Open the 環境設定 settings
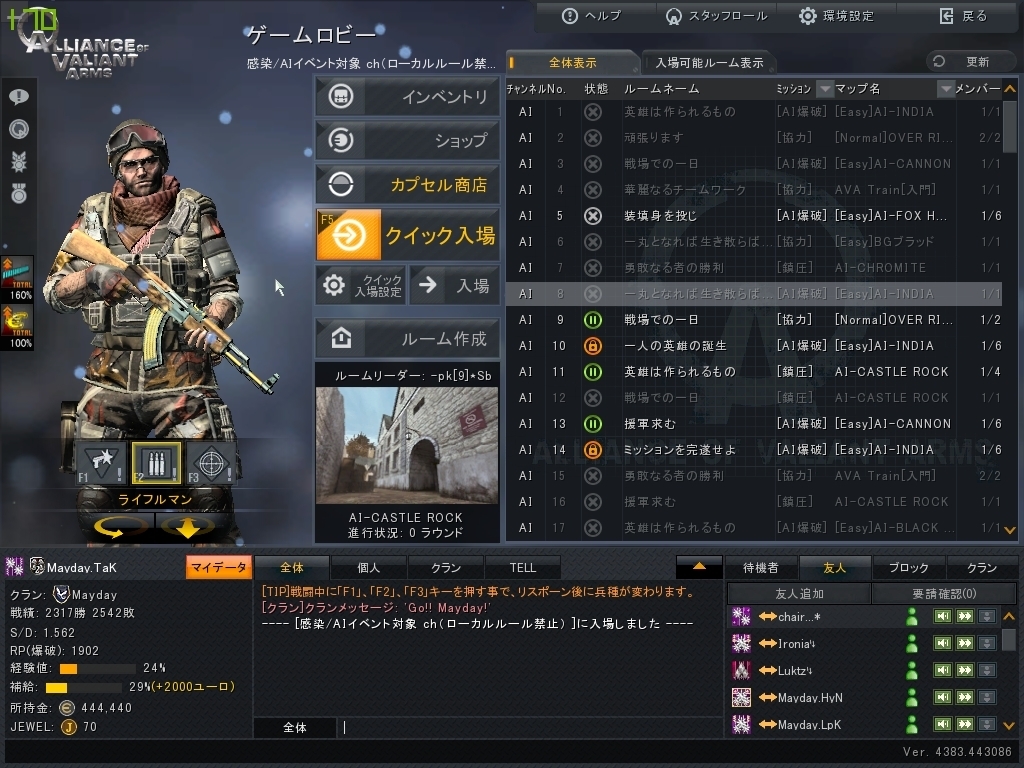Image resolution: width=1024 pixels, height=768 pixels. click(x=836, y=16)
